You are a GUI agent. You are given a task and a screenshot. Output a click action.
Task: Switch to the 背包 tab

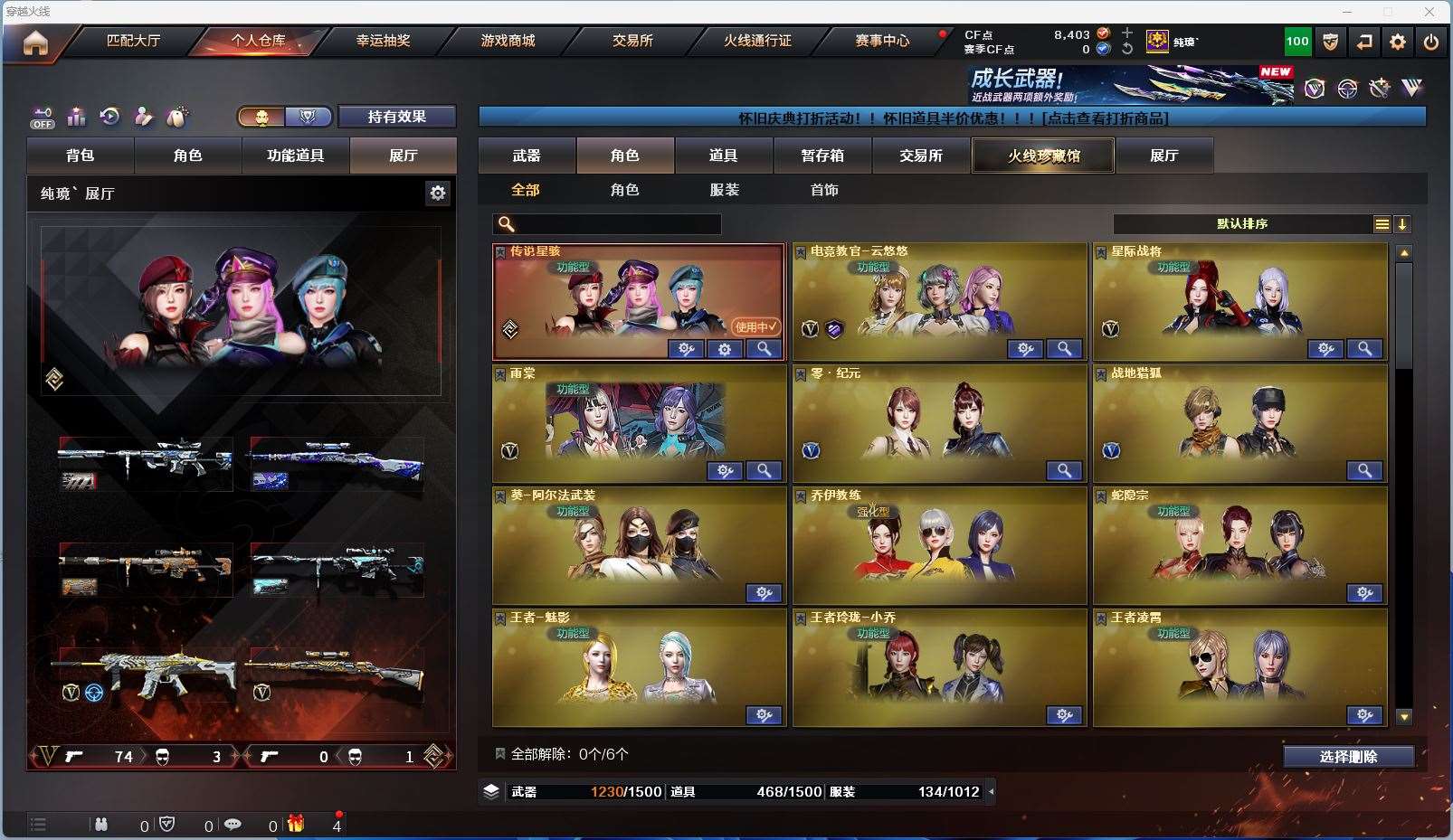[81, 156]
